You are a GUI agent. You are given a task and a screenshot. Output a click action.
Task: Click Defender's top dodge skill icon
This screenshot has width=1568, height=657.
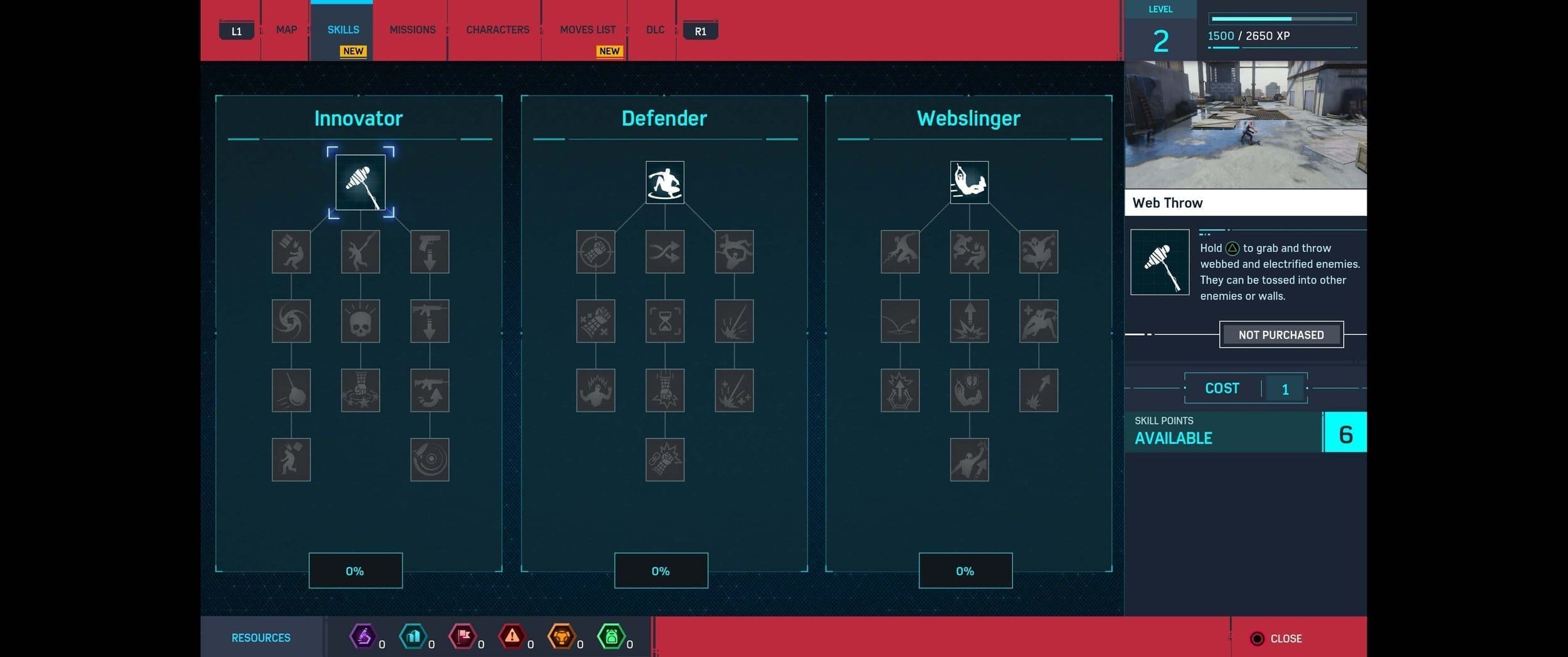[665, 183]
